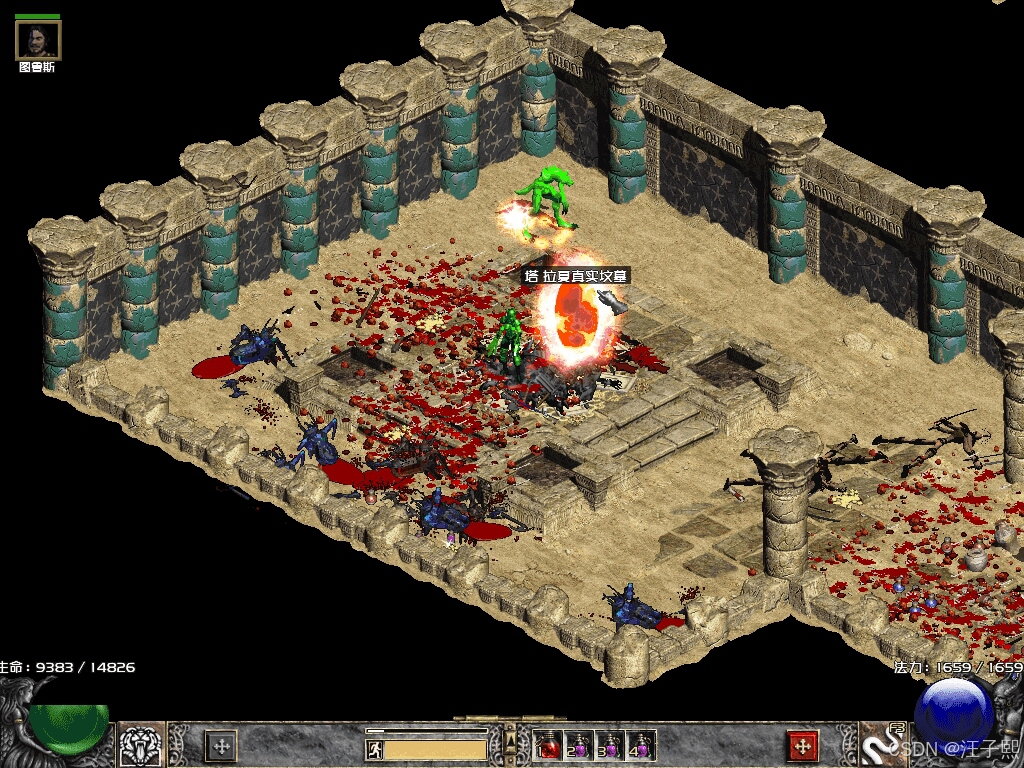Open the left-click attack skill selector
This screenshot has width=1024, height=768.
[142, 745]
